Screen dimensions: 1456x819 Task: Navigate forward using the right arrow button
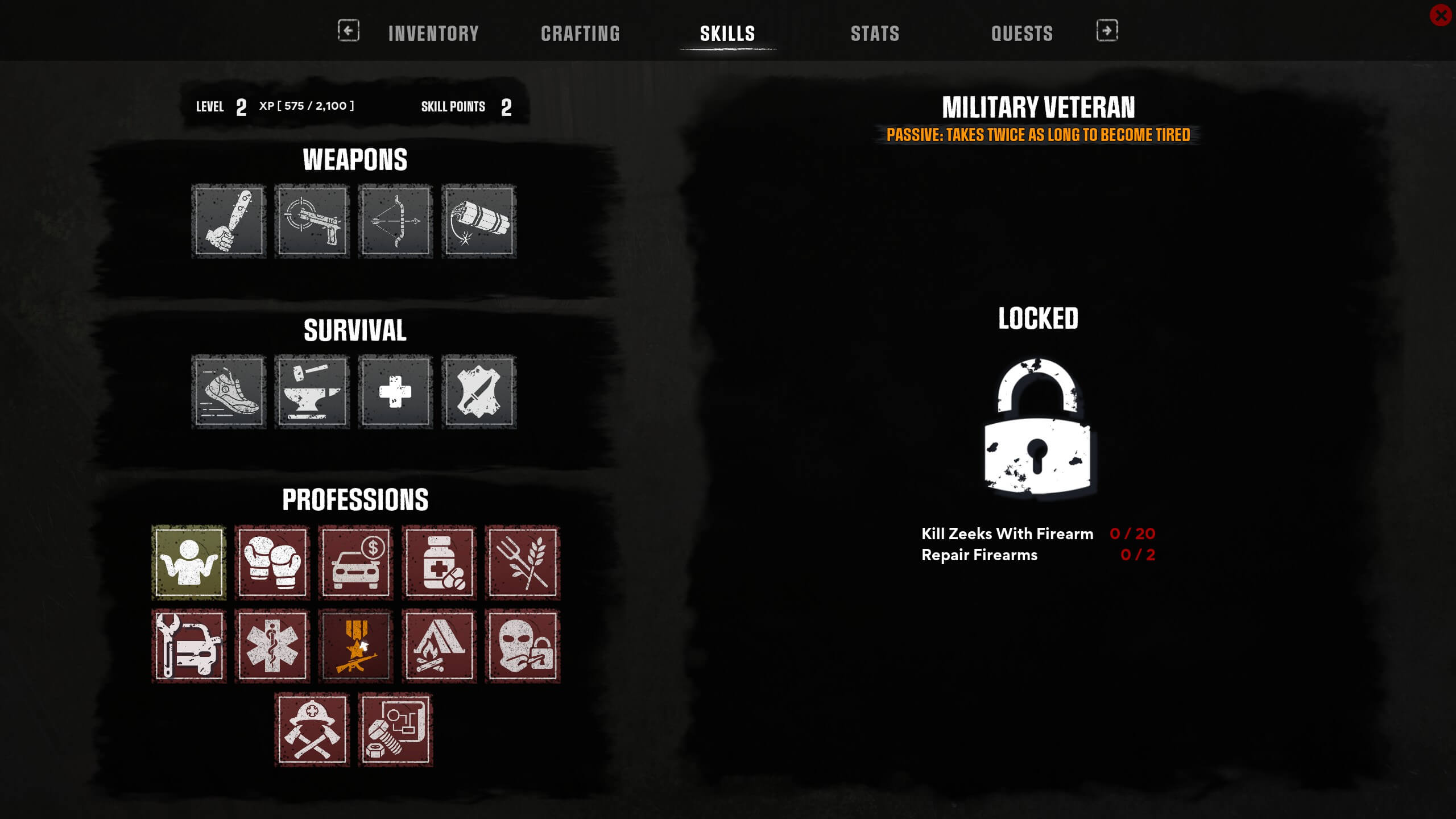pyautogui.click(x=1106, y=32)
